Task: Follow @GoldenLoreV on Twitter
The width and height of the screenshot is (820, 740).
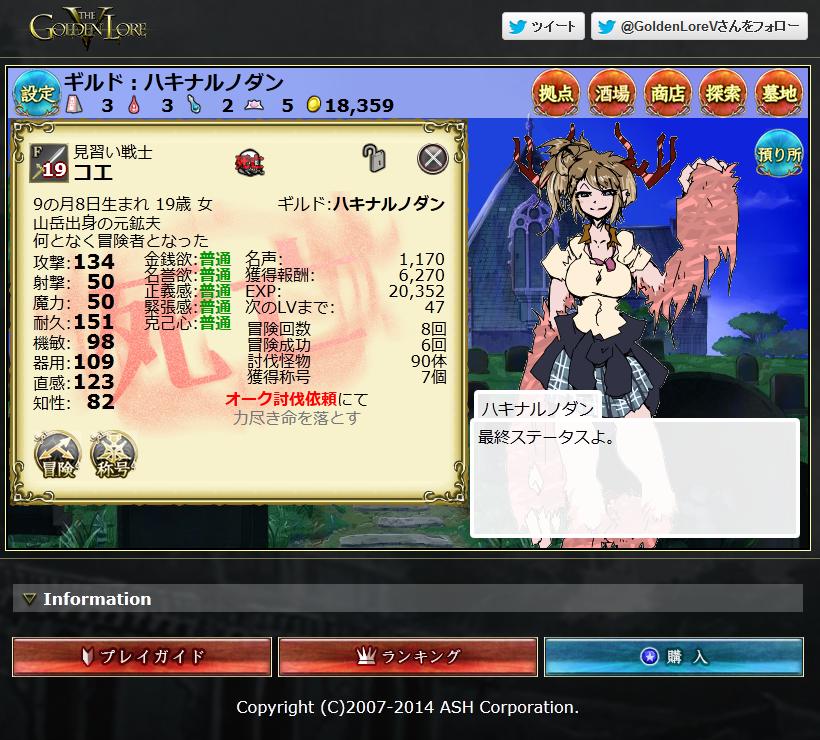Action: pos(699,26)
